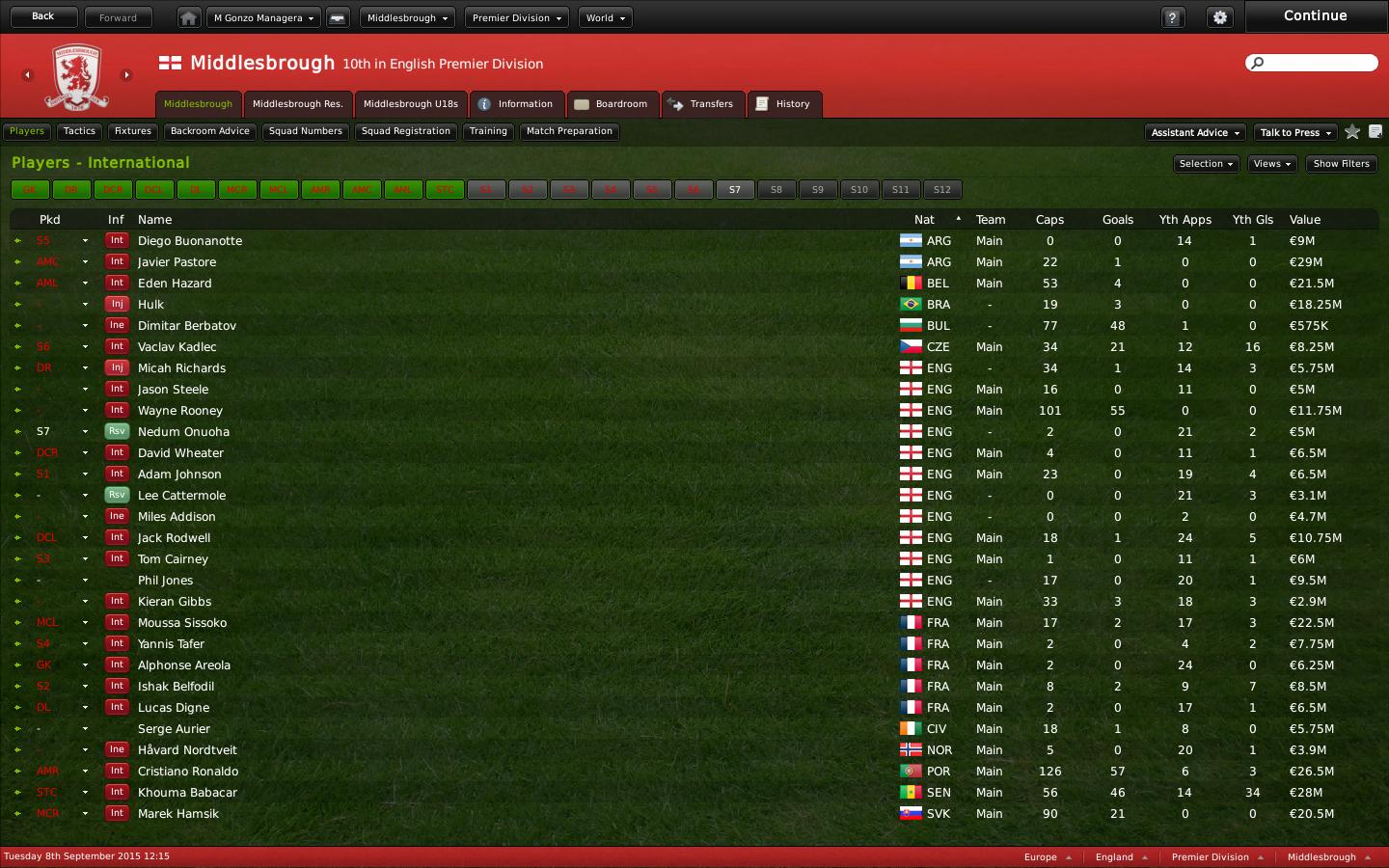Expand the Assistant Advice dropdown
This screenshot has width=1389, height=868.
coord(1195,133)
